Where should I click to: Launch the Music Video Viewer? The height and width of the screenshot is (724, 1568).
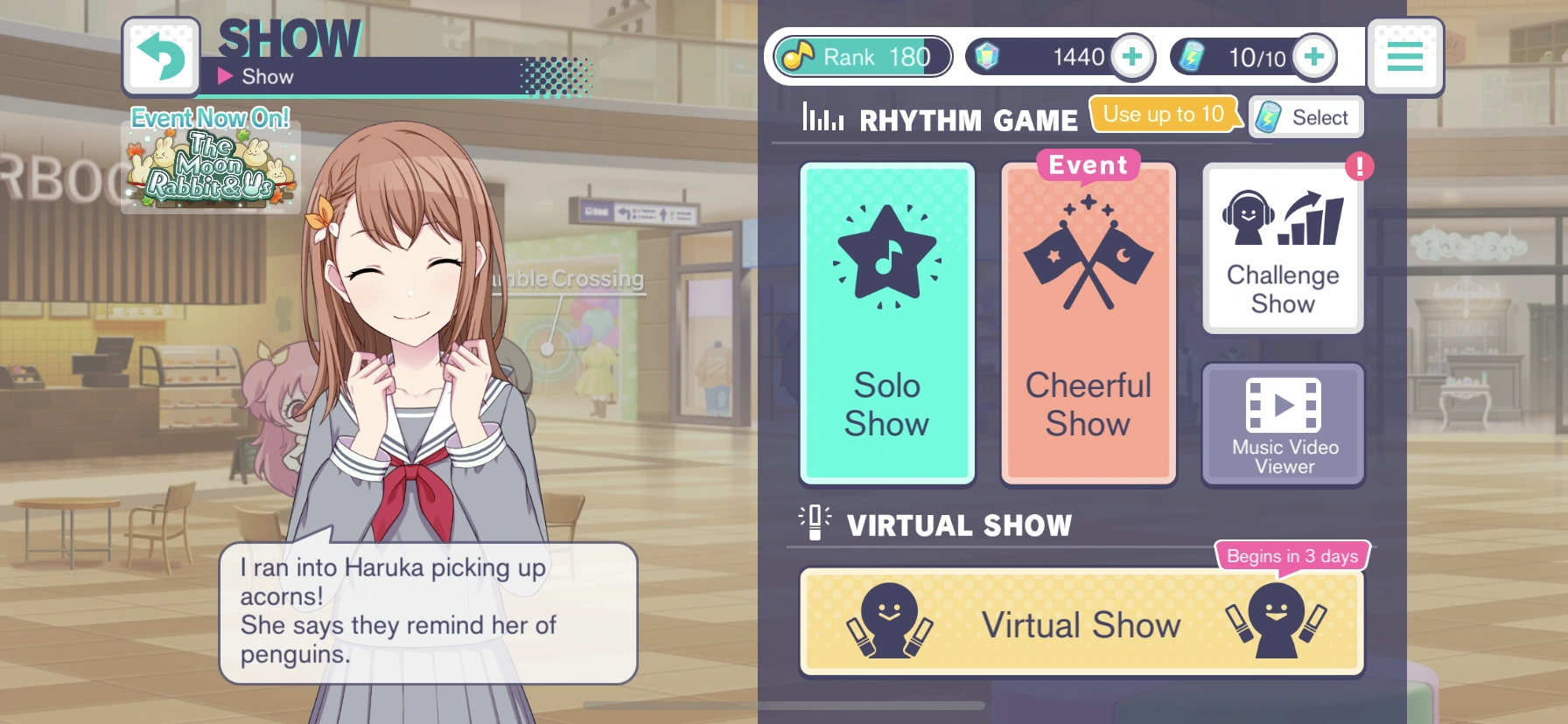(x=1282, y=424)
